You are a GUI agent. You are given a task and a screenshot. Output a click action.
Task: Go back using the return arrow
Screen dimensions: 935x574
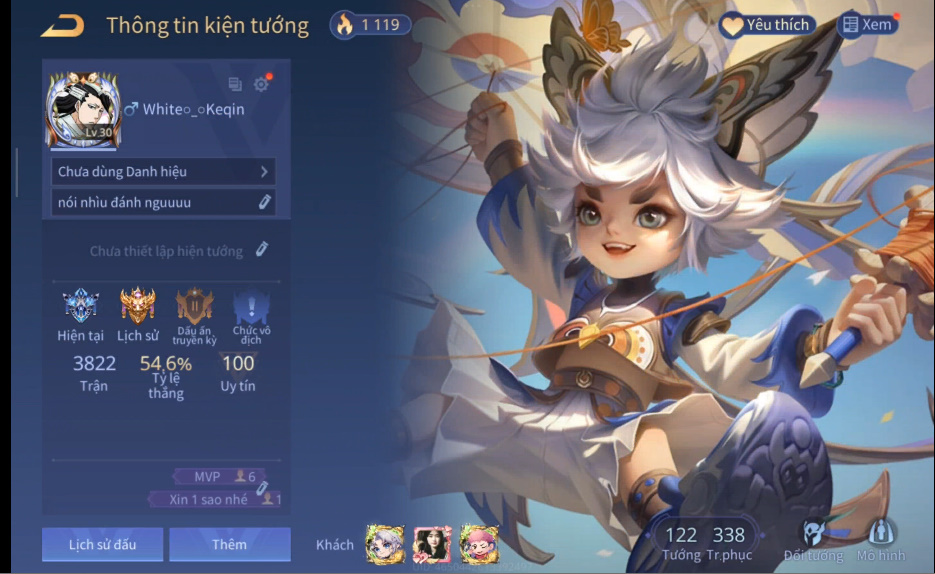(62, 26)
